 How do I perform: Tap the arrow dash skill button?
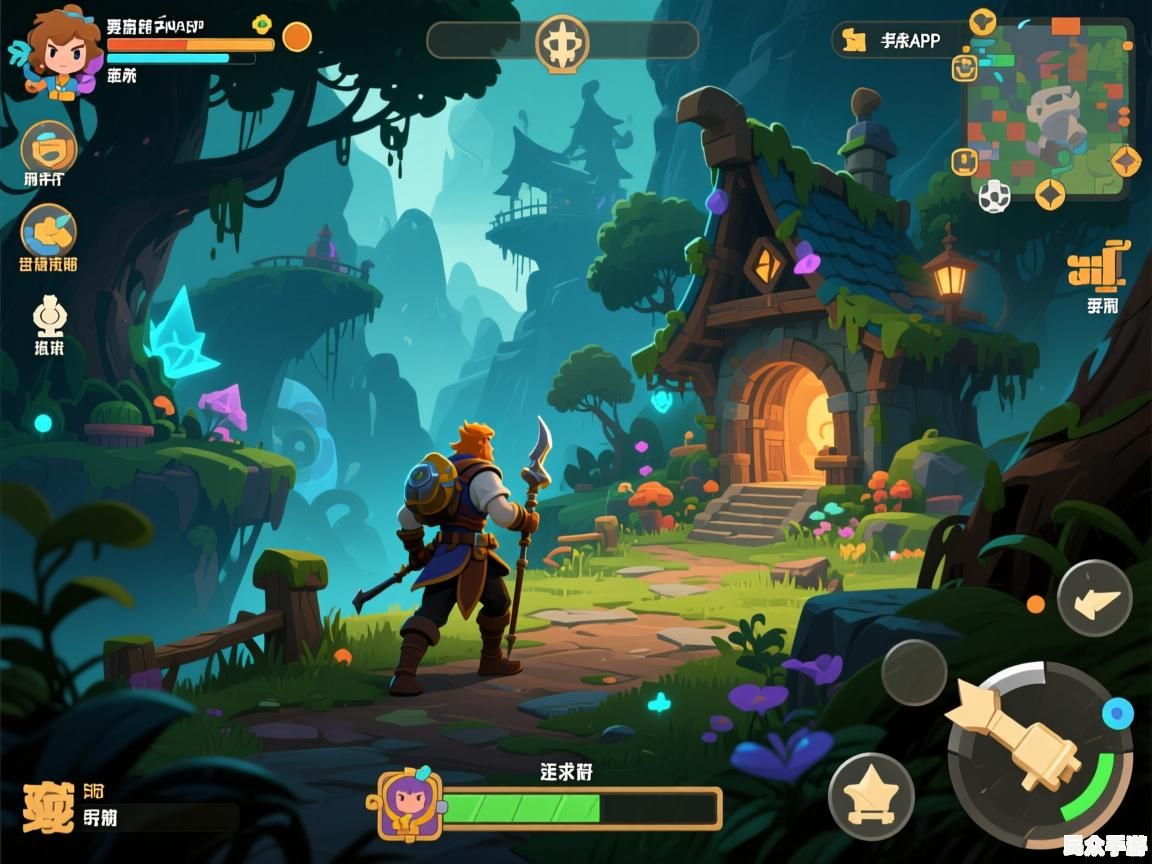tap(1095, 598)
